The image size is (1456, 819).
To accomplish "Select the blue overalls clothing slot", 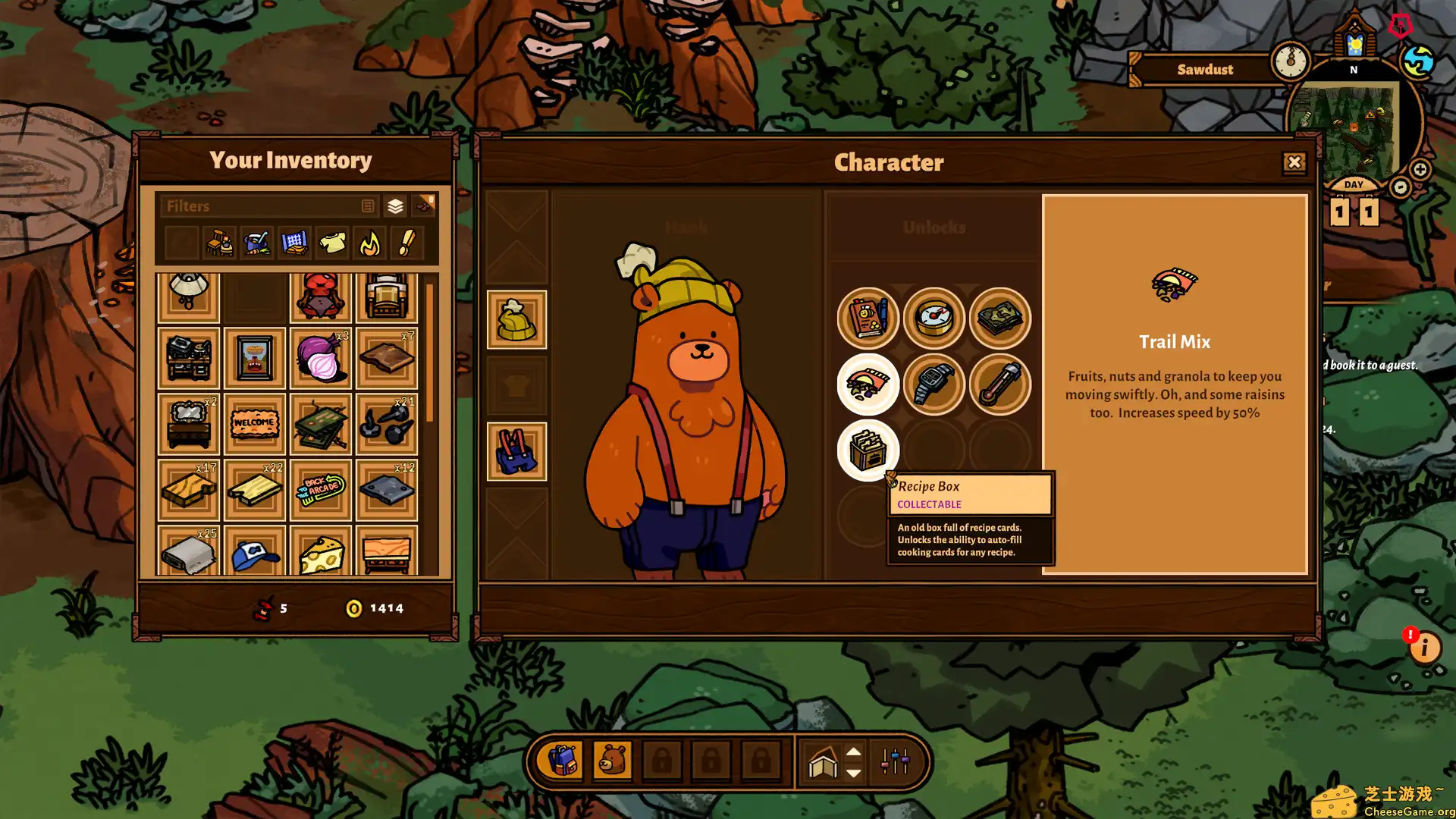I will [x=516, y=452].
